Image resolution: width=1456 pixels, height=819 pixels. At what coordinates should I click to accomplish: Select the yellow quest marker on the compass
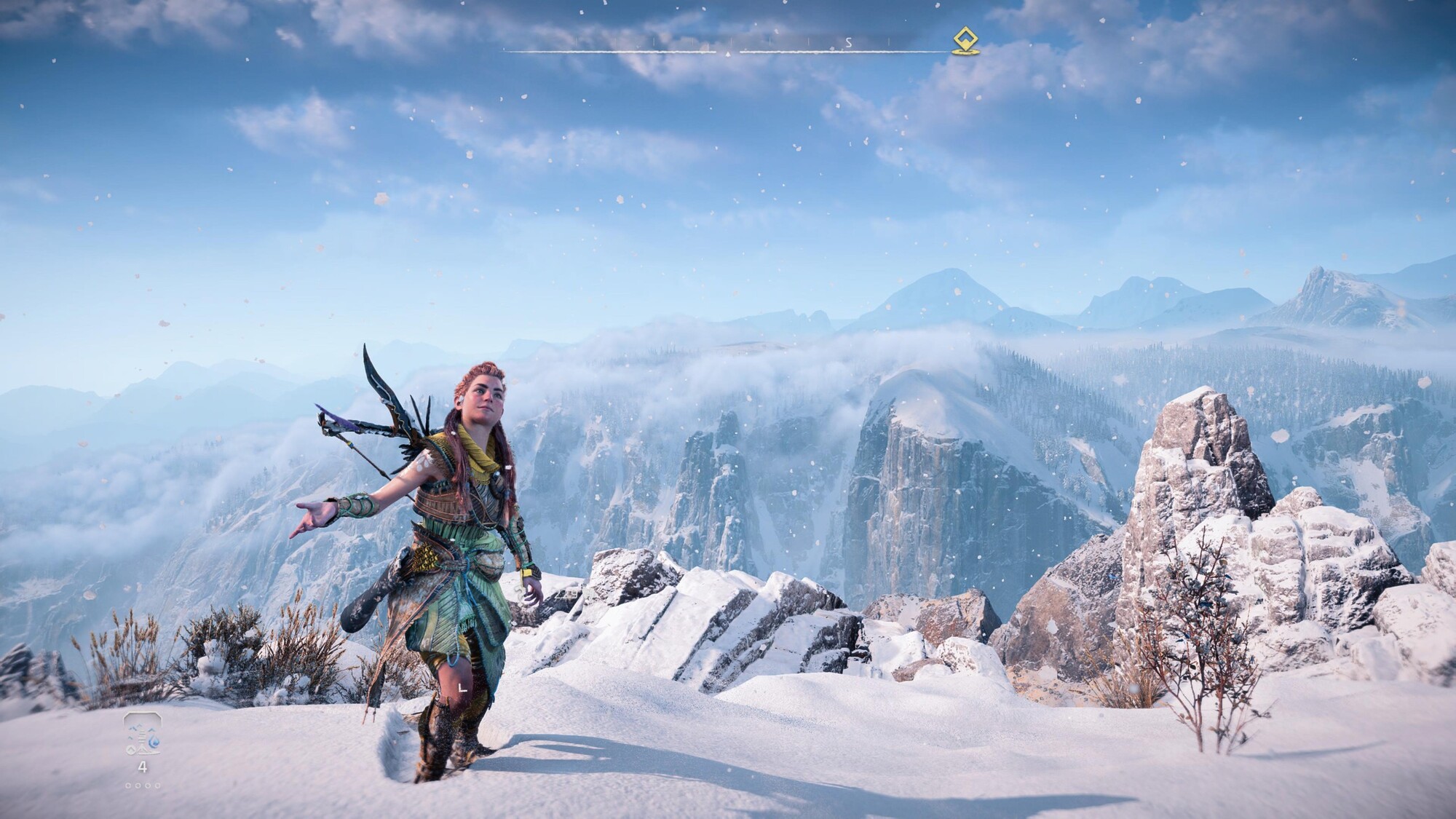click(965, 41)
